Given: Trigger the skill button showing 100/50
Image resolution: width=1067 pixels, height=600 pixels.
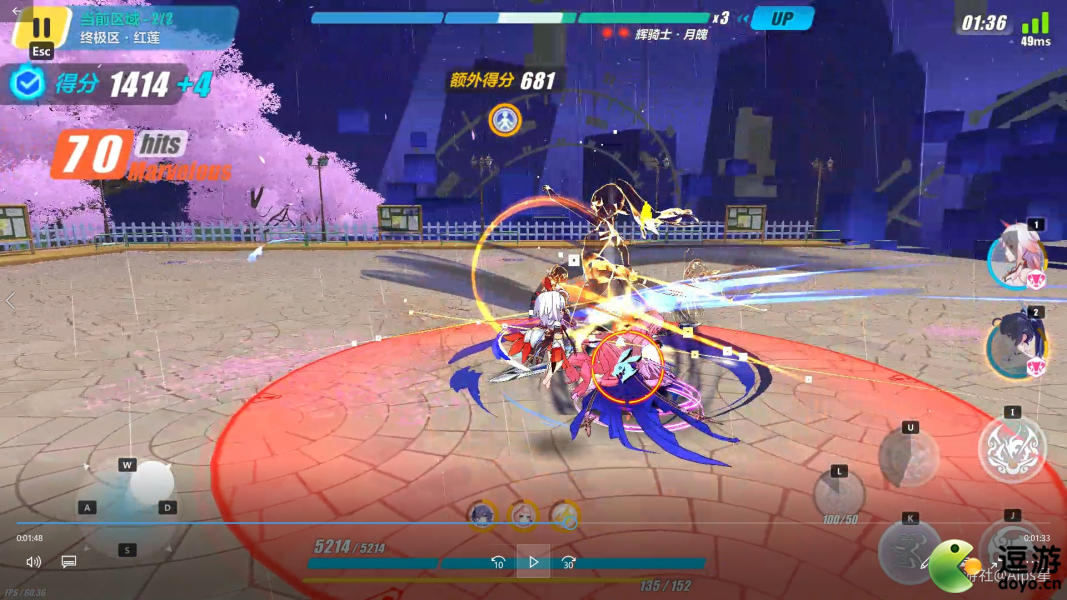Looking at the screenshot, I should [838, 495].
